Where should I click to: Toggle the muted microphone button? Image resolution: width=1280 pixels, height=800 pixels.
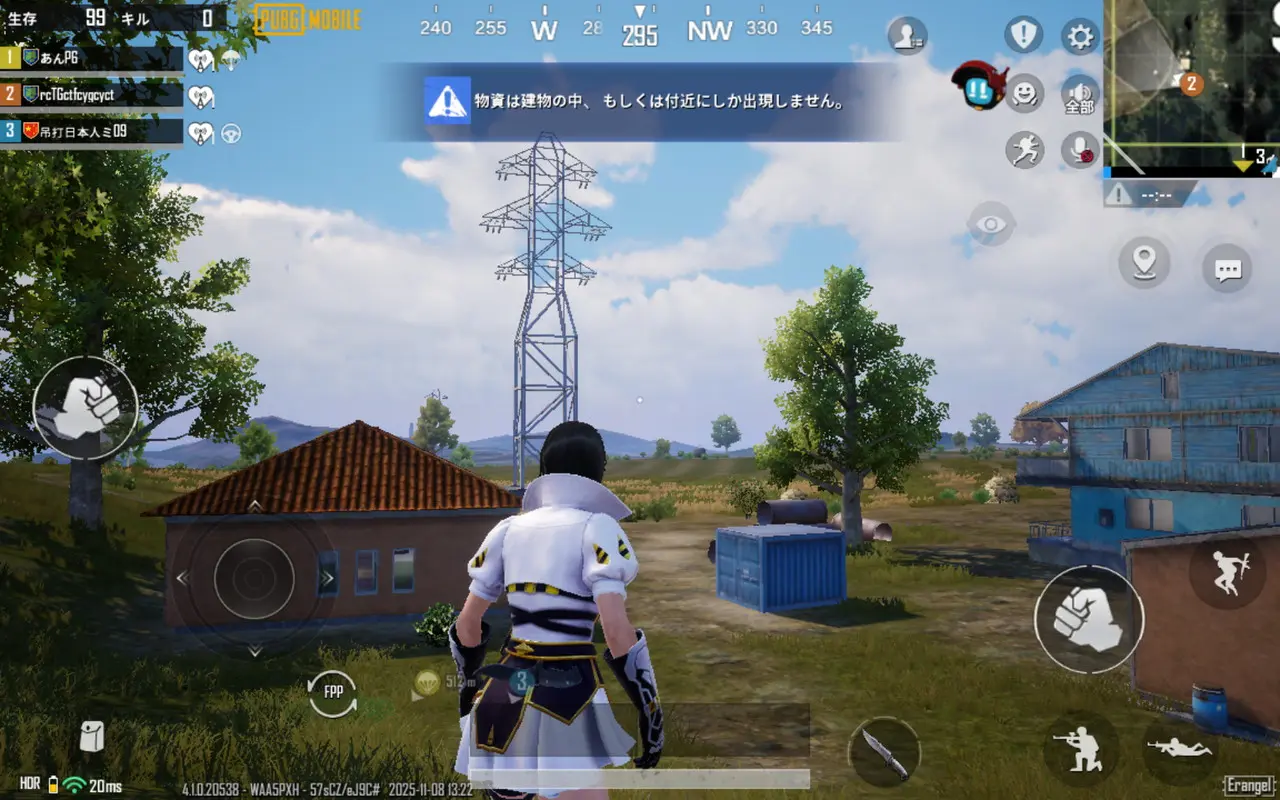click(x=1080, y=150)
